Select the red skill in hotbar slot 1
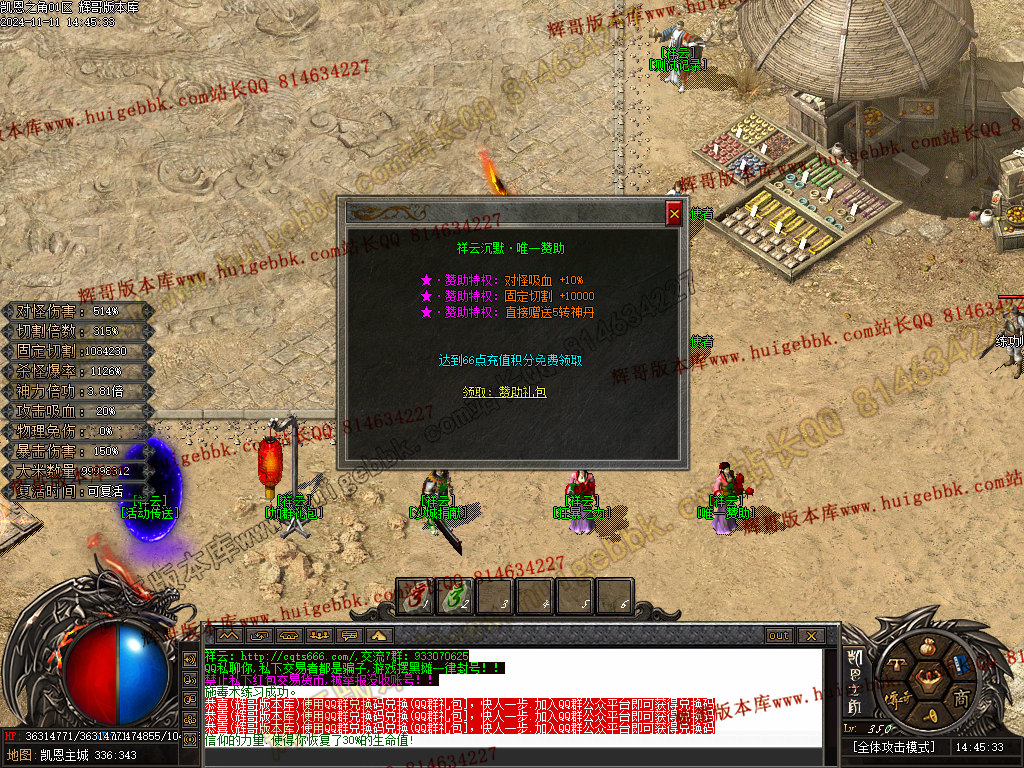Image resolution: width=1024 pixels, height=768 pixels. point(415,597)
